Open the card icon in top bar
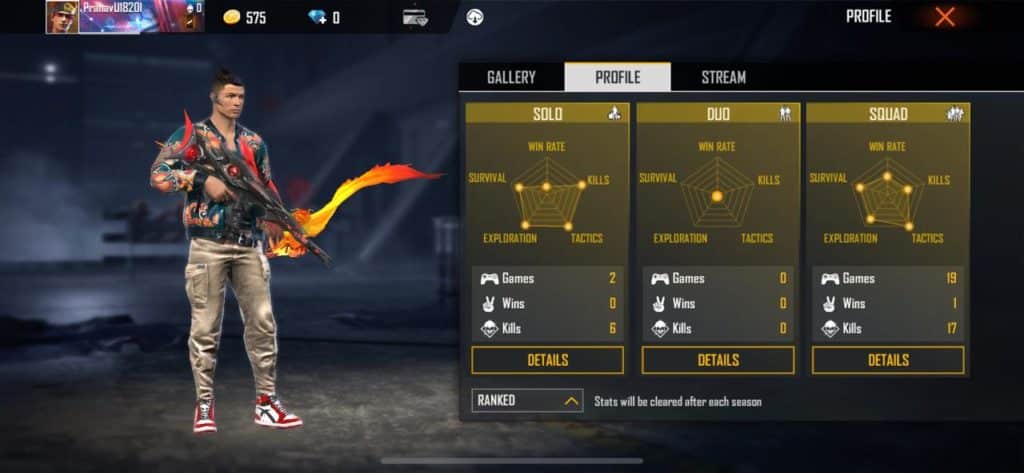The height and width of the screenshot is (473, 1024). (415, 17)
